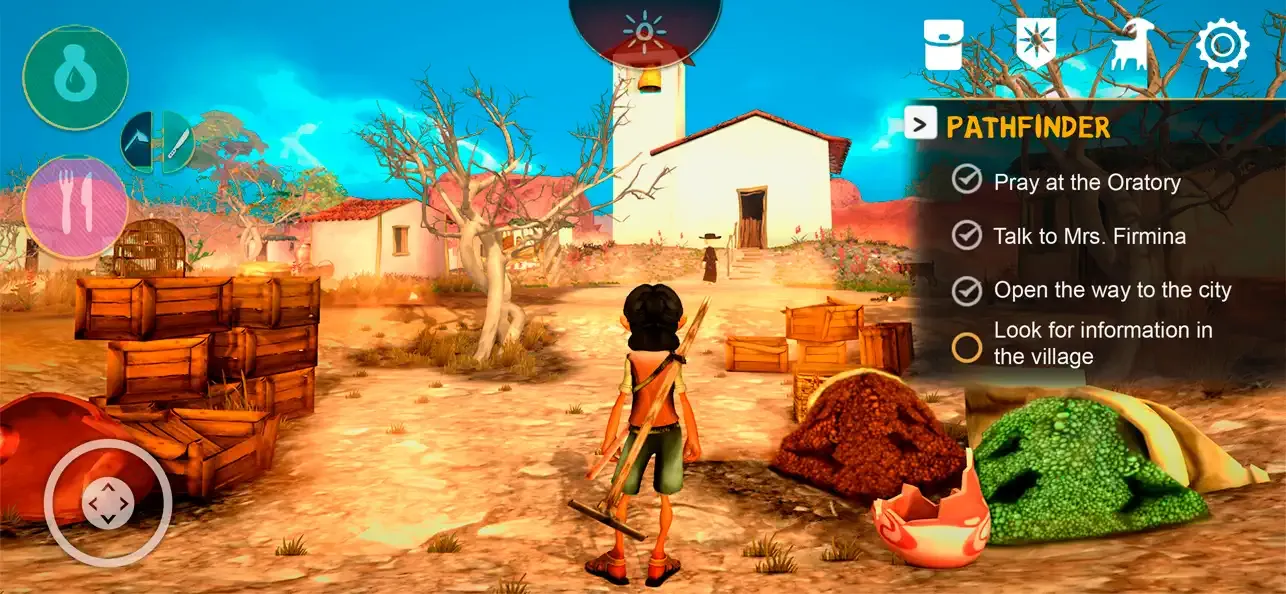The height and width of the screenshot is (594, 1286).
Task: Collapse the Pathfinder quest panel arrow
Action: pos(920,124)
